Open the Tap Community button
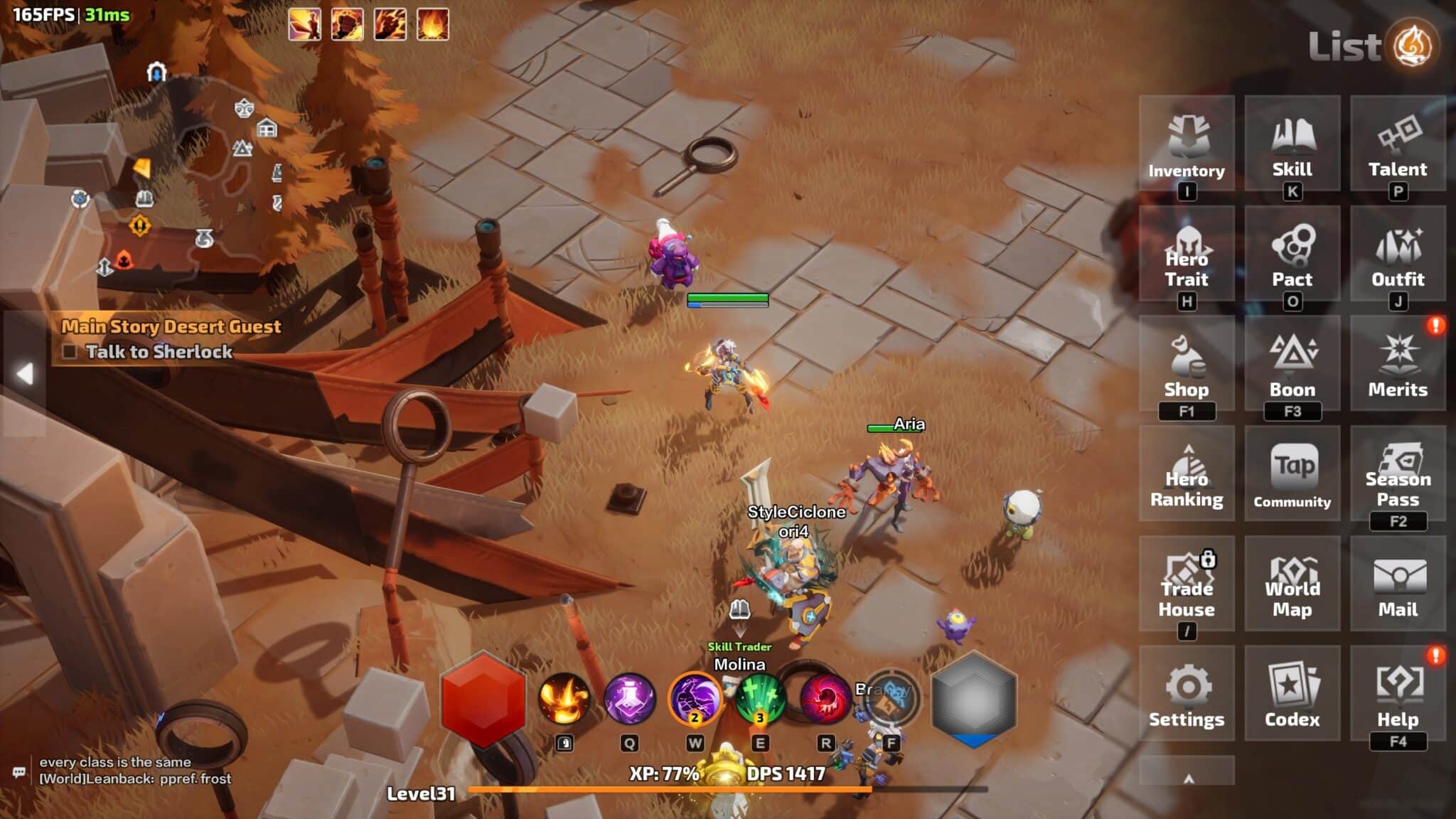The image size is (1456, 819). [x=1292, y=475]
